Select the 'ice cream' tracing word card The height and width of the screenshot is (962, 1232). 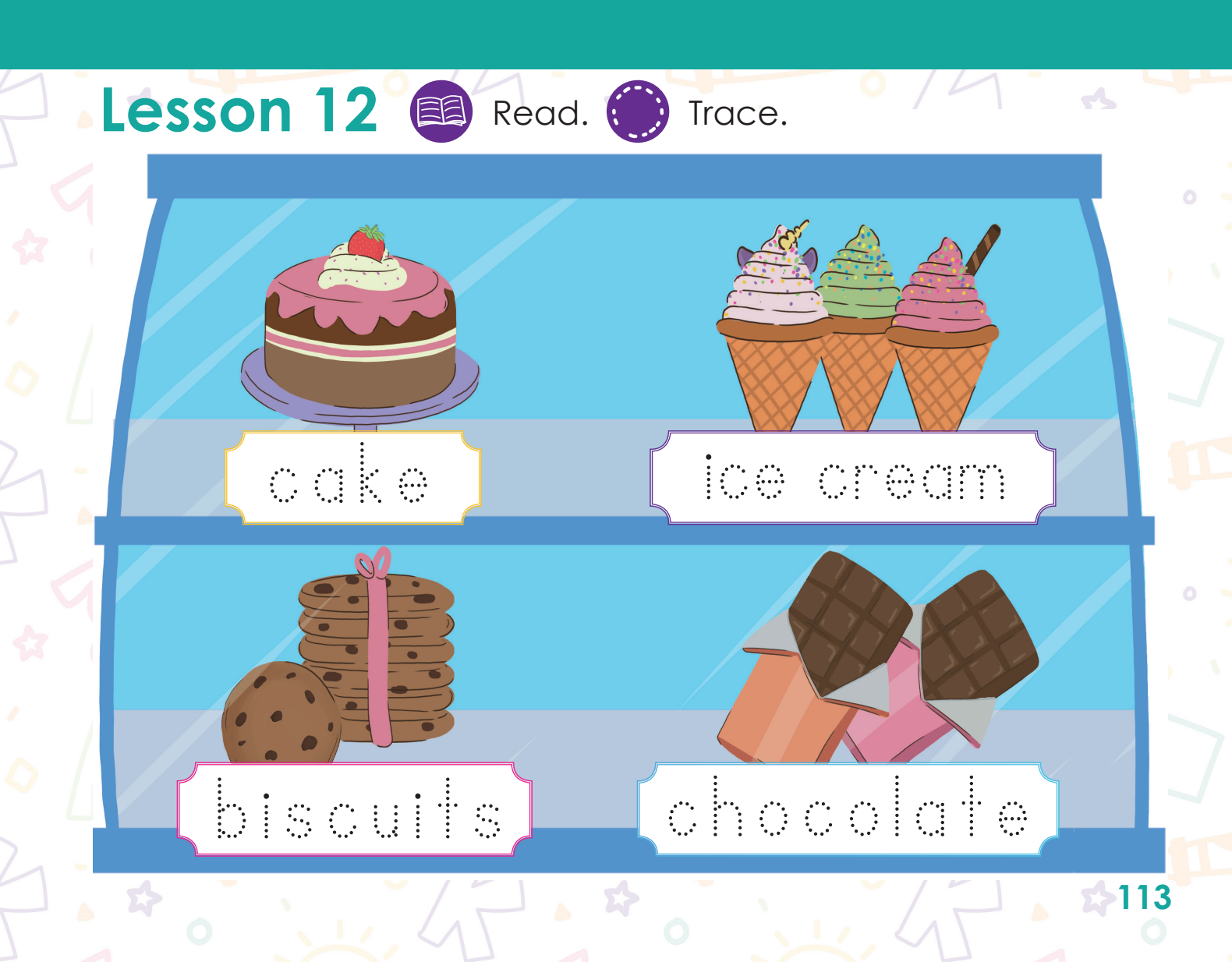pos(852,477)
